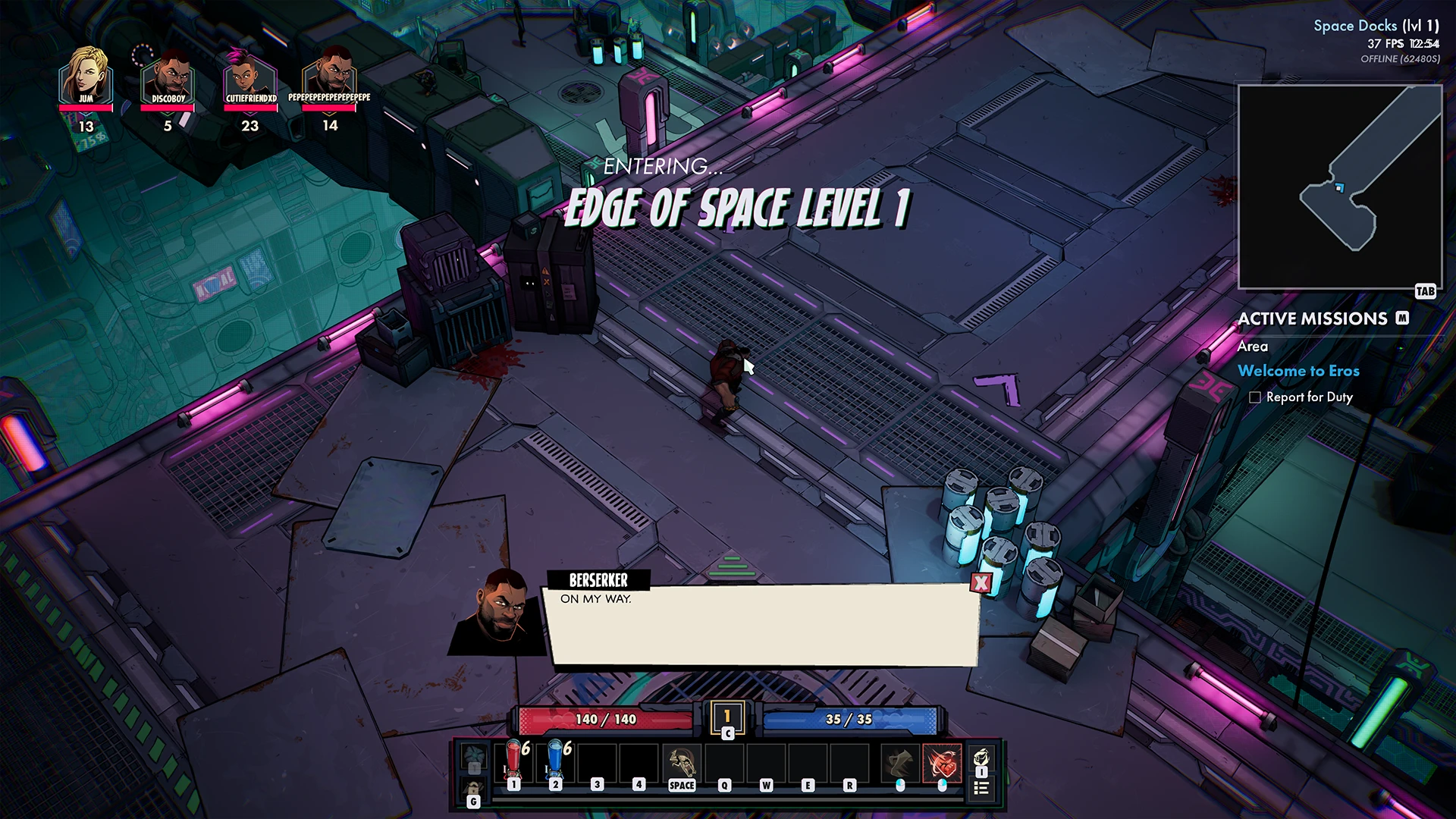Open the list menu icon
This screenshot has height=819, width=1456.
tap(981, 789)
